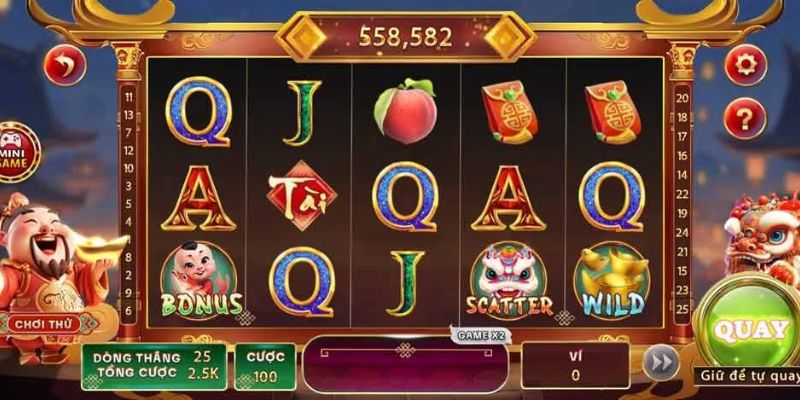Activate the fast-forward turbo spin button

[660, 363]
